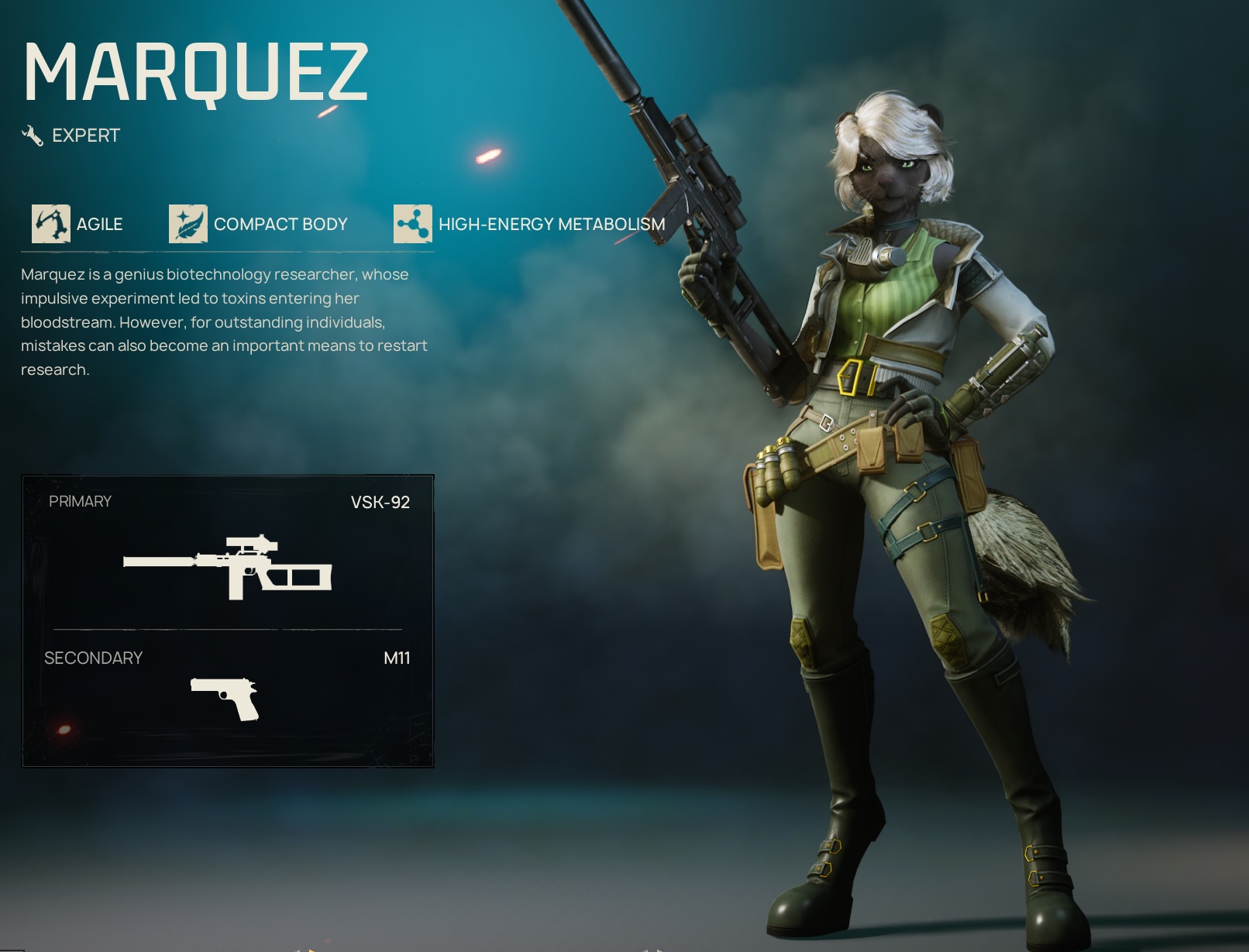
Task: Select the Agile trait icon
Action: [x=51, y=224]
